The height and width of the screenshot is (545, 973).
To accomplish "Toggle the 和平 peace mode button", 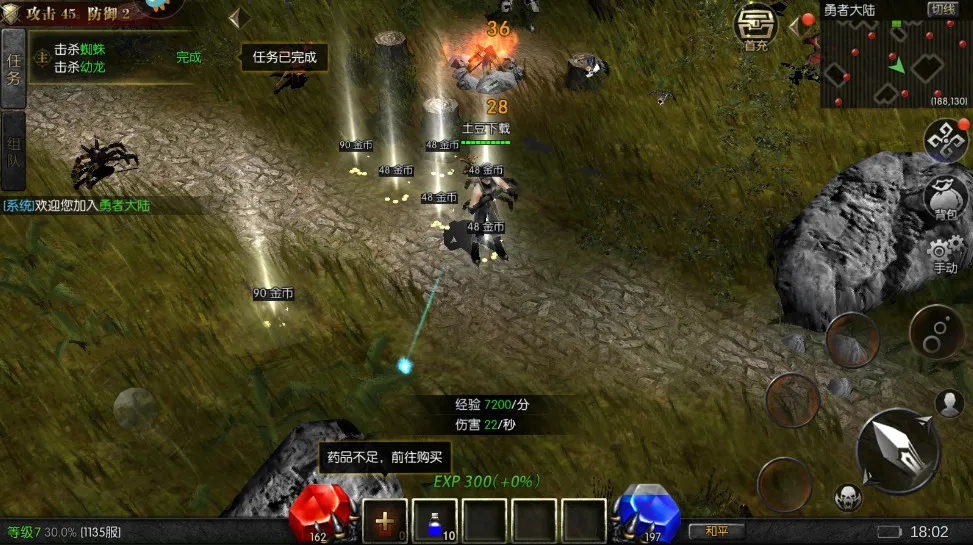I will pos(718,531).
